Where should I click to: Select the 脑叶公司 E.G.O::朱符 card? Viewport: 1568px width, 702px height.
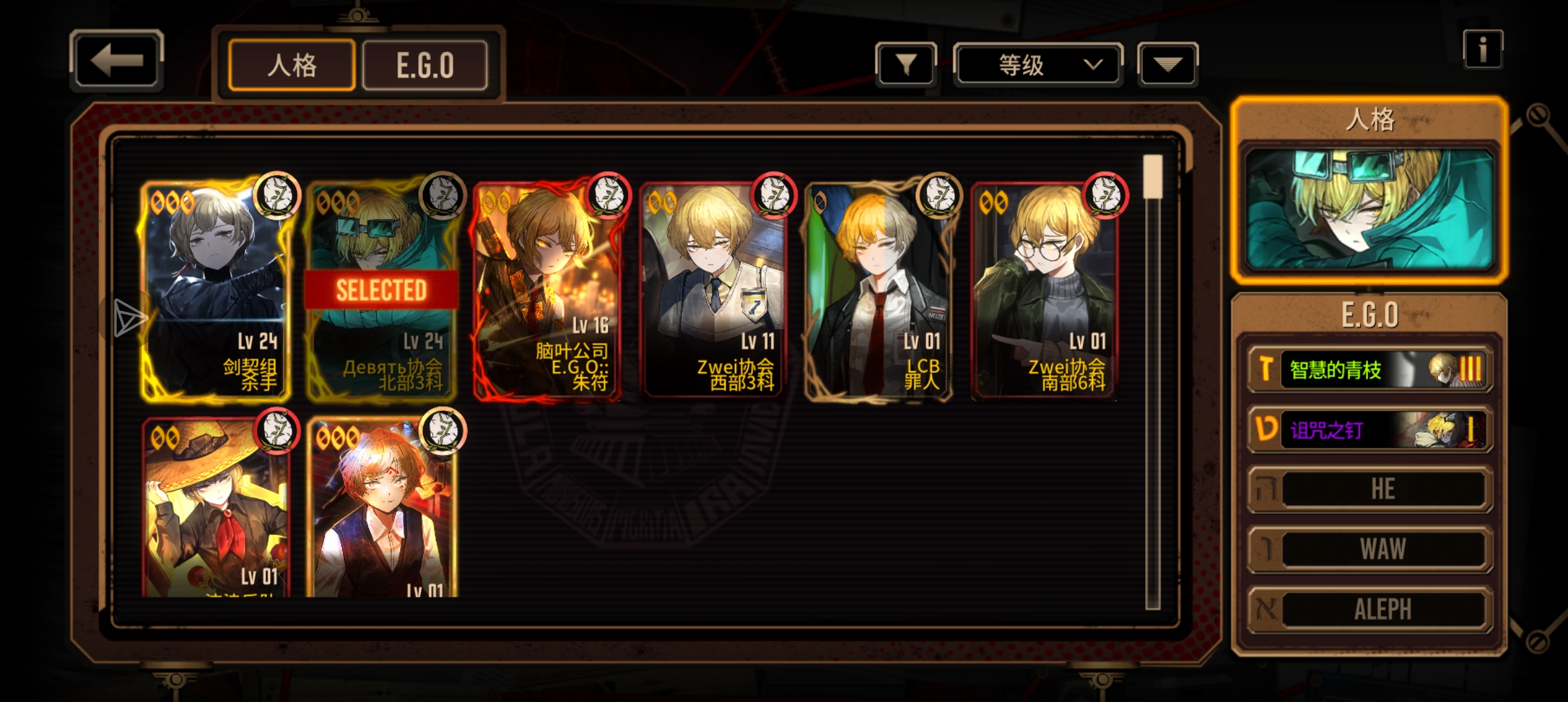coord(547,289)
